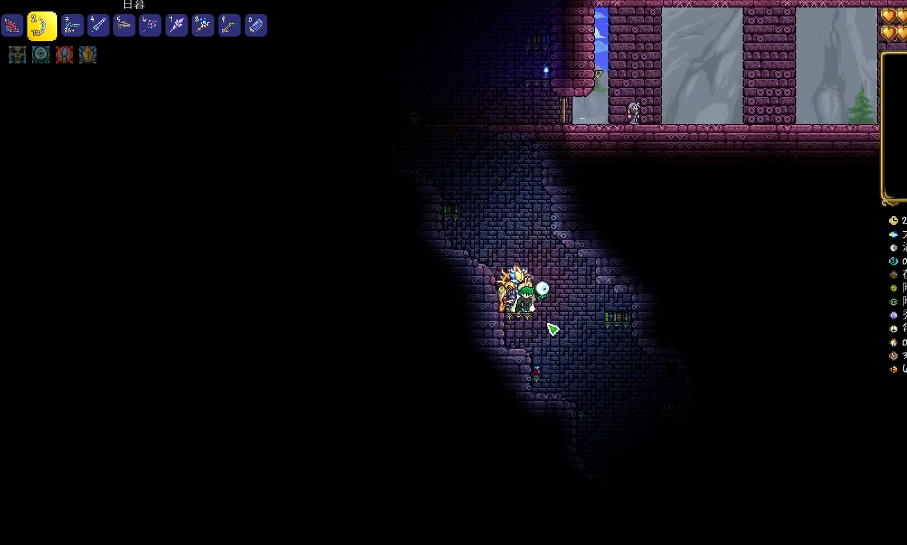Select the purple pickaxe in hotbar slot 6
This screenshot has height=545, width=907.
[150, 25]
